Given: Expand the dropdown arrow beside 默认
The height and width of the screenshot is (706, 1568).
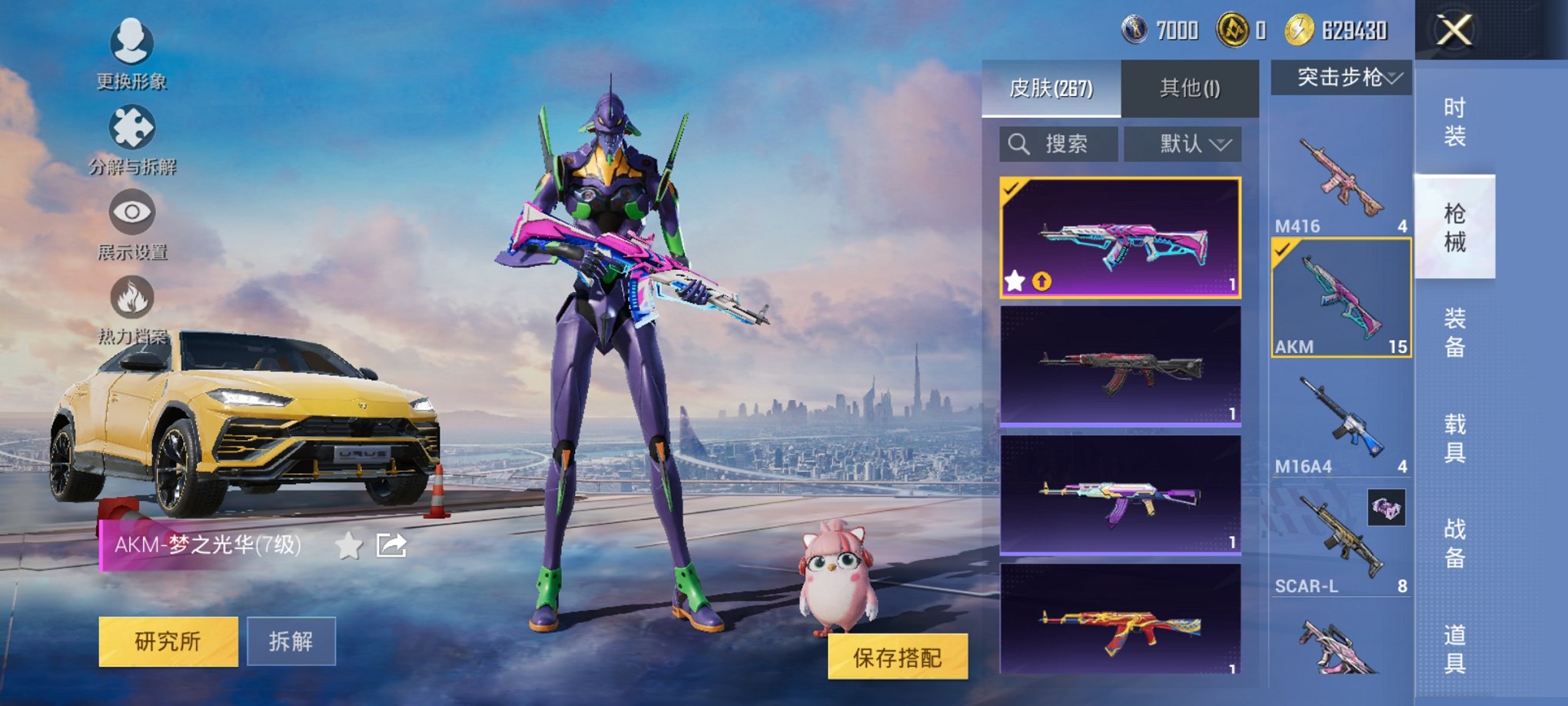Looking at the screenshot, I should (1220, 145).
